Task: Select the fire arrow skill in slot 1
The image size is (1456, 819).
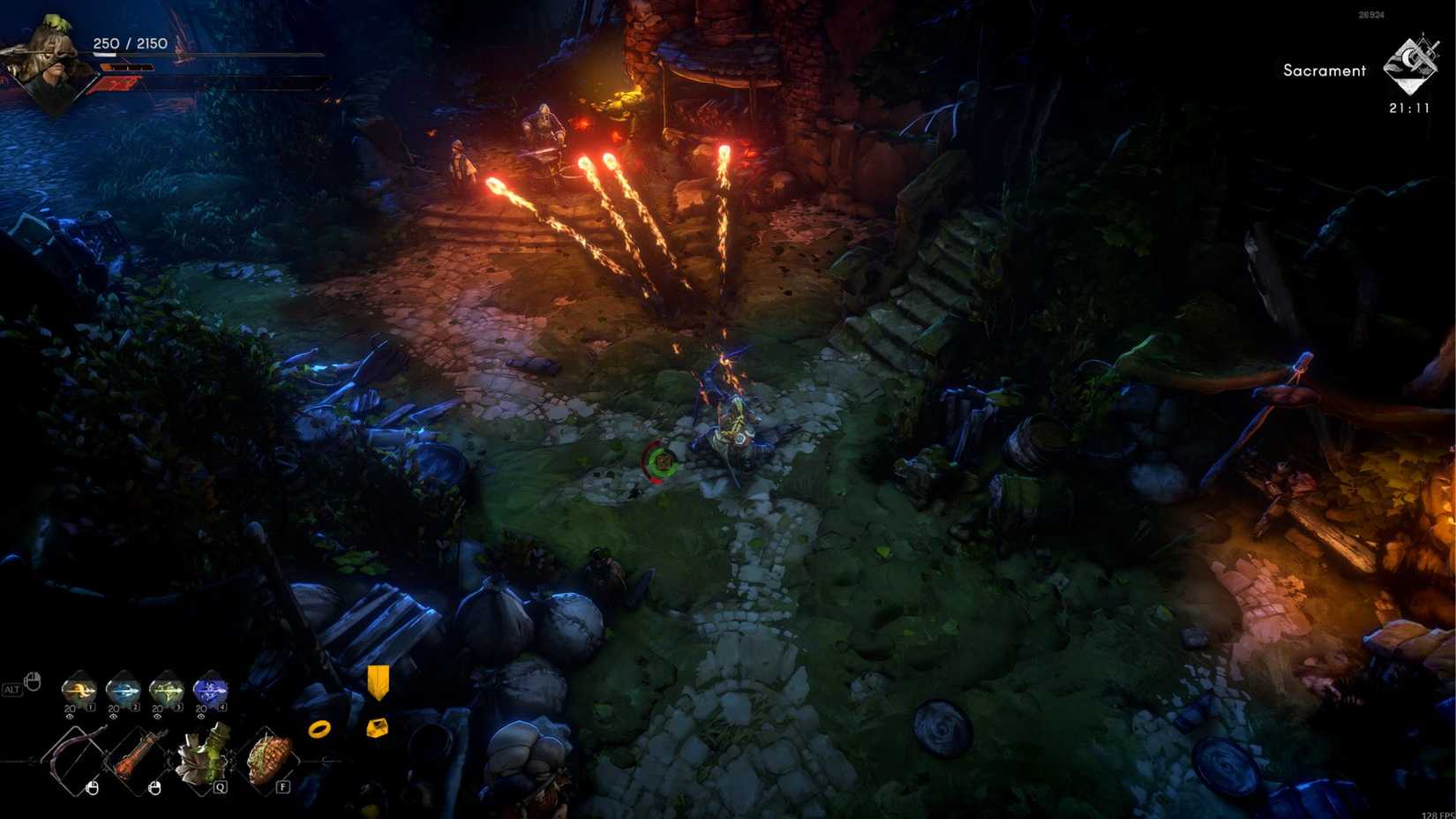Action: pyautogui.click(x=77, y=689)
